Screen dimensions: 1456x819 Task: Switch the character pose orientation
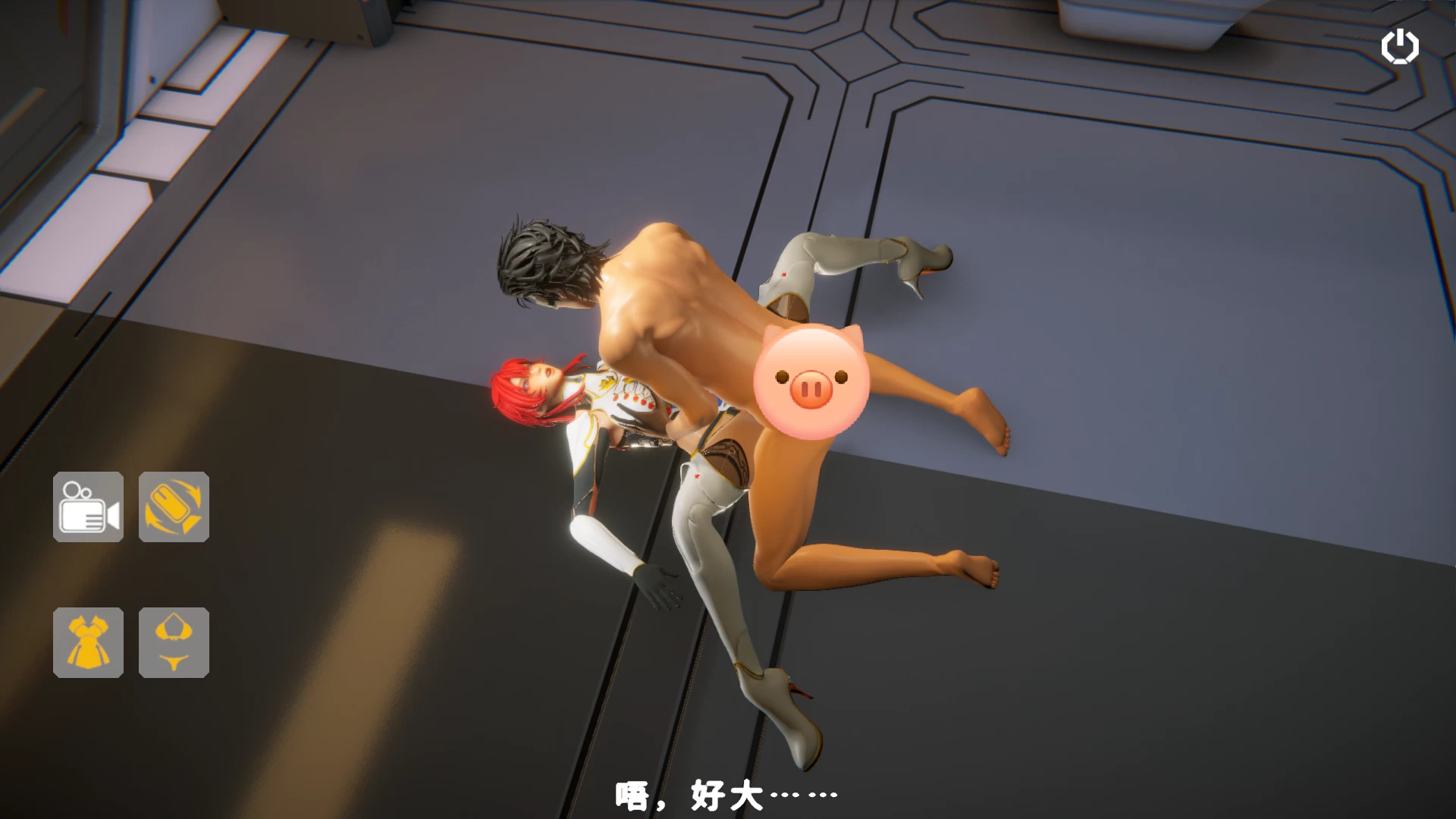[x=173, y=507]
